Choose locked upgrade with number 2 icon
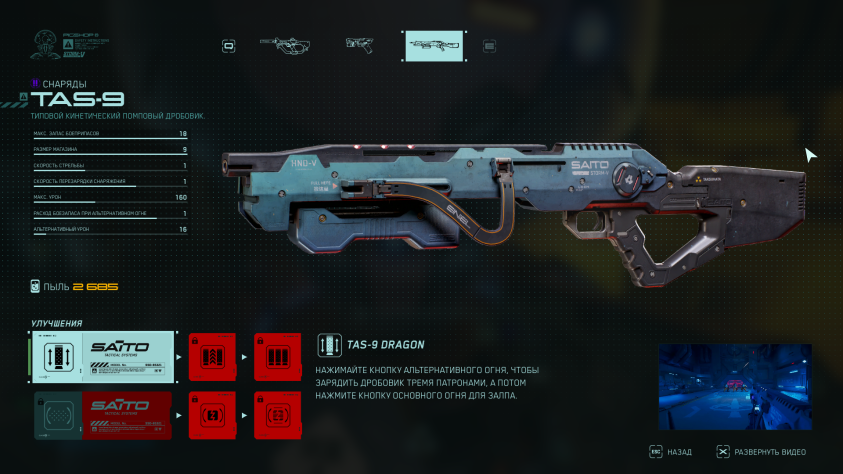Viewport: 843px width, 474px height. [212, 415]
